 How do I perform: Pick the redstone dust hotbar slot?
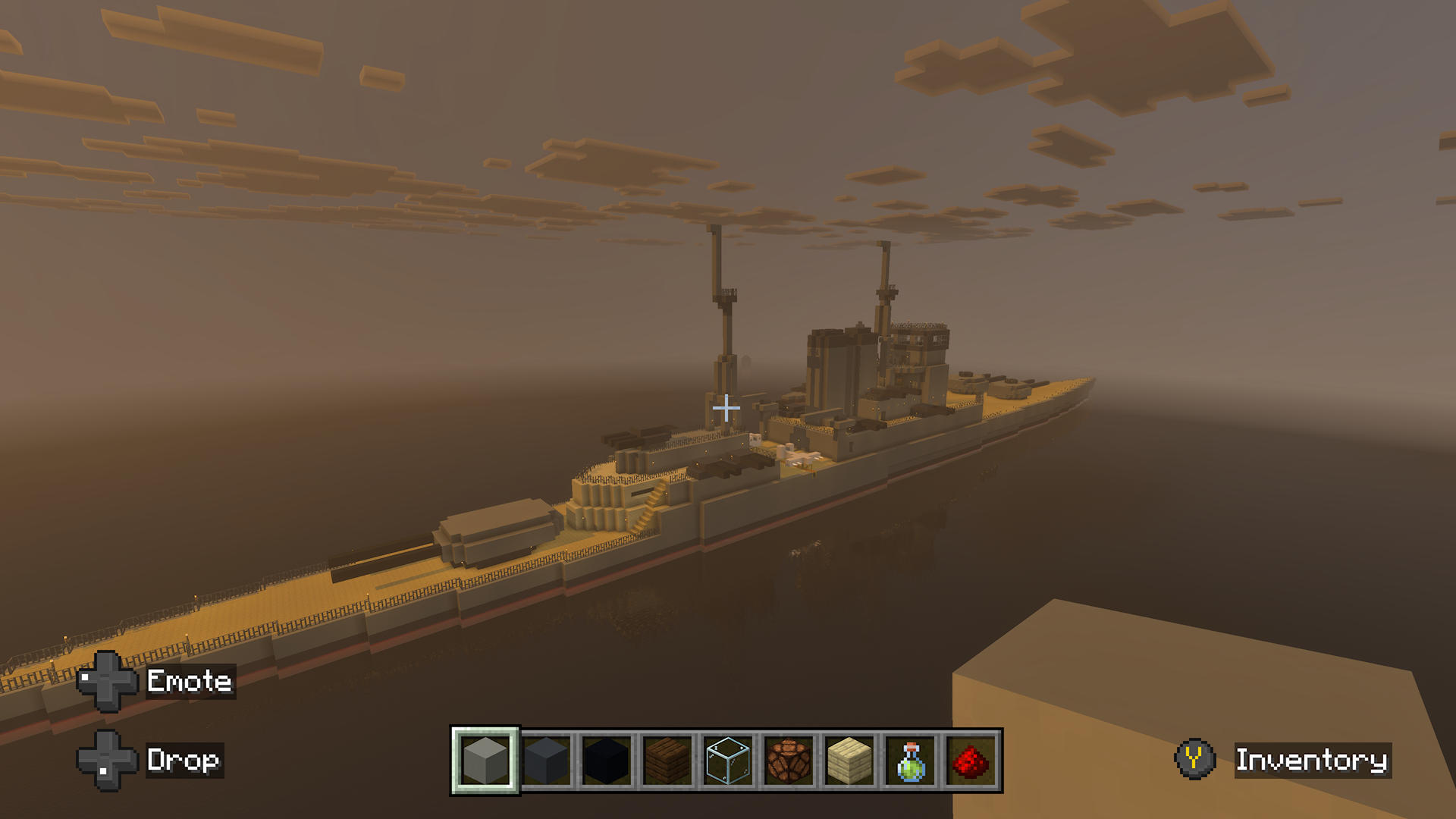(x=971, y=760)
